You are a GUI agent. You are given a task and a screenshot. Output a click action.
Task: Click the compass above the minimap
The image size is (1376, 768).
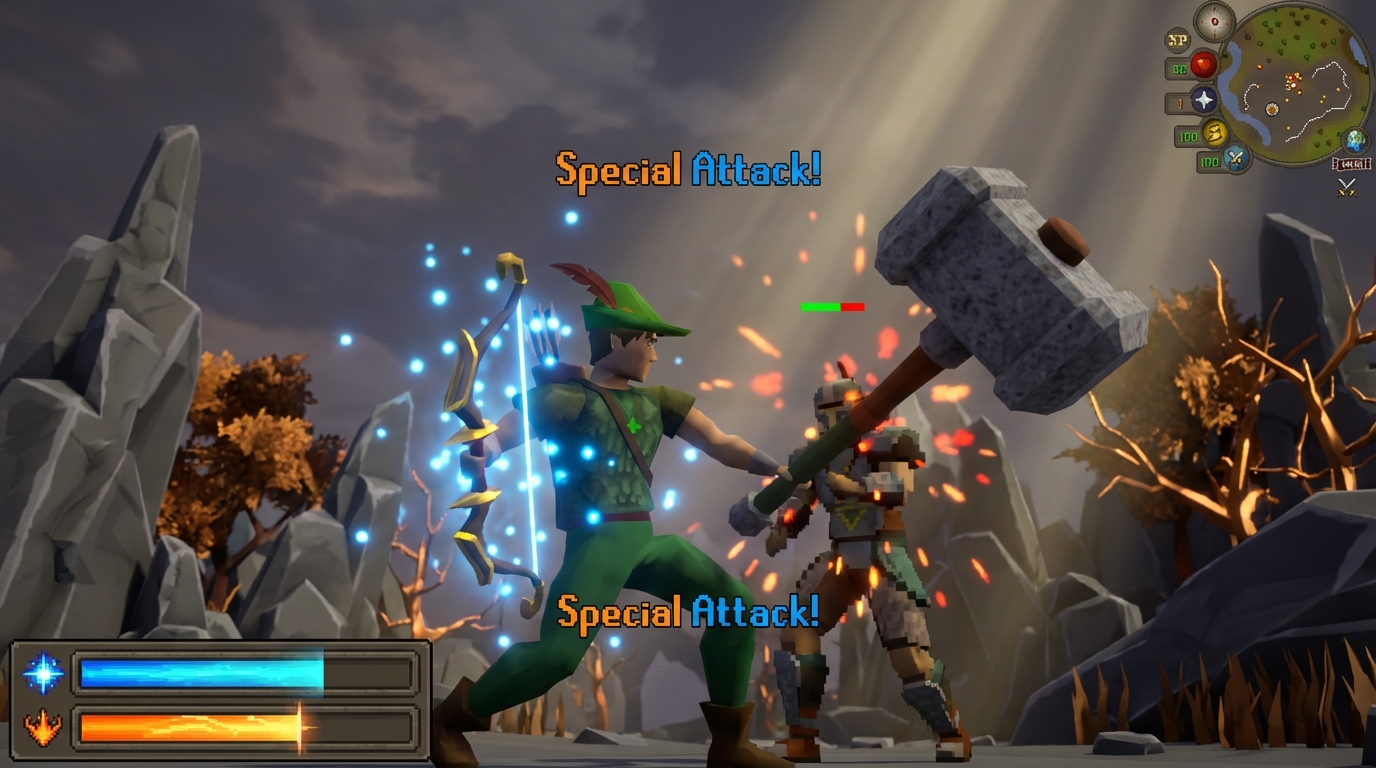[x=1215, y=20]
